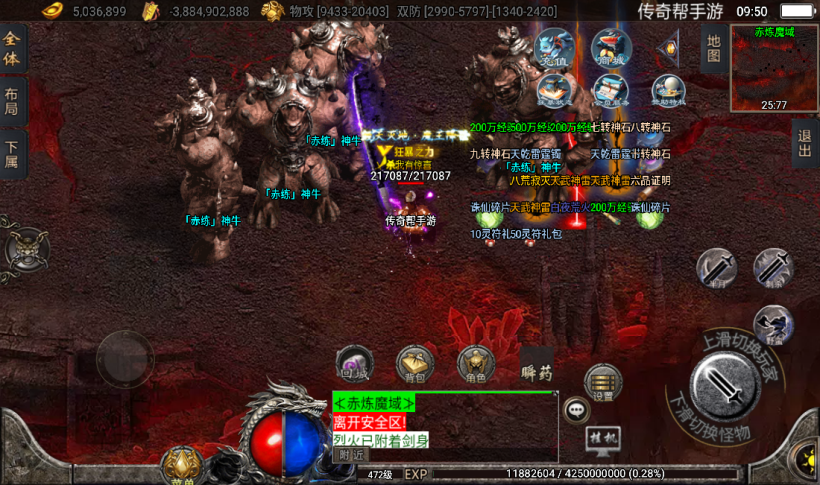The image size is (820, 485).
Task: Click the 退出 exit button
Action: pos(806,145)
